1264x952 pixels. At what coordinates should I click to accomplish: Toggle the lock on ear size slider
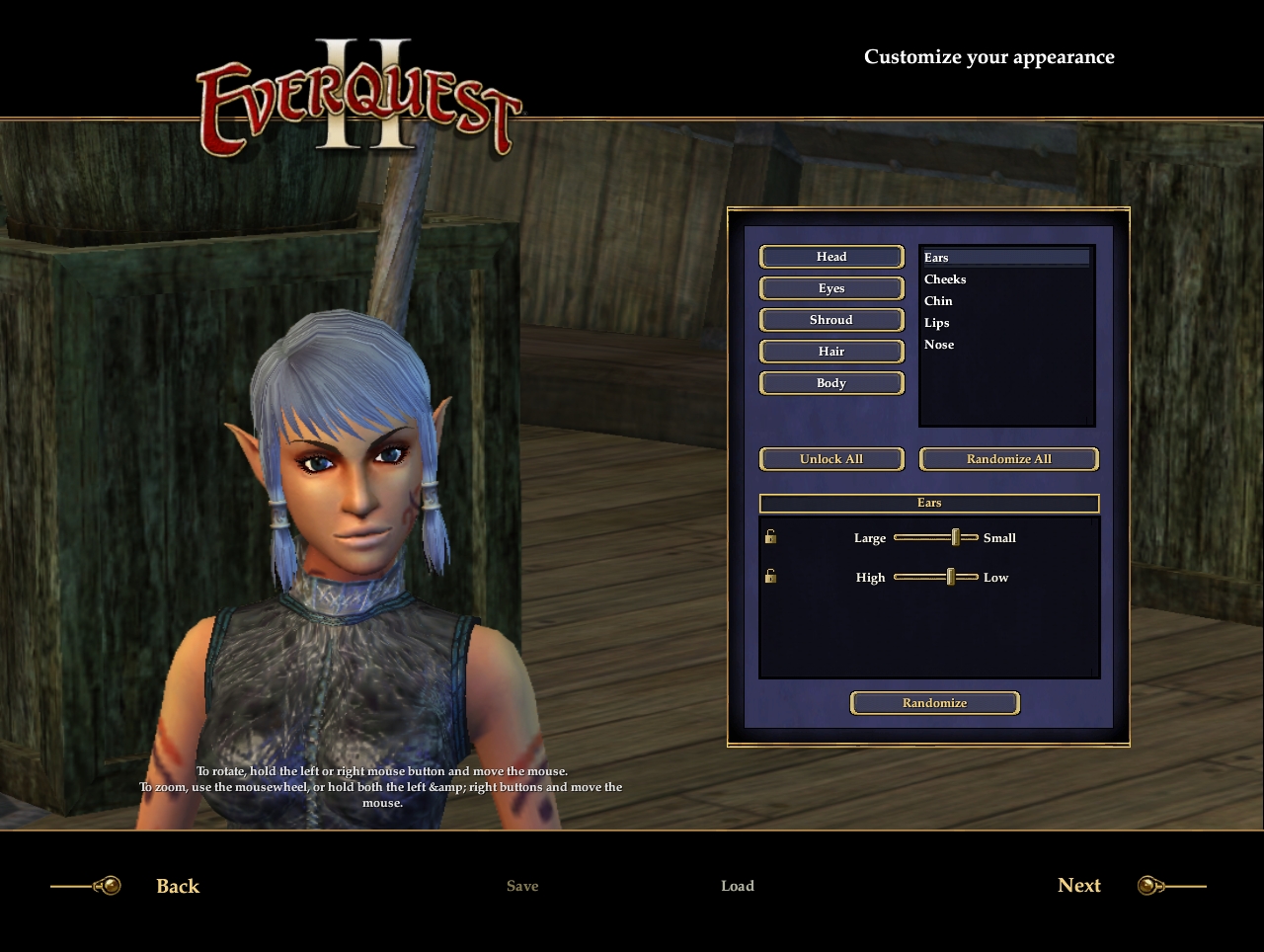[x=770, y=537]
